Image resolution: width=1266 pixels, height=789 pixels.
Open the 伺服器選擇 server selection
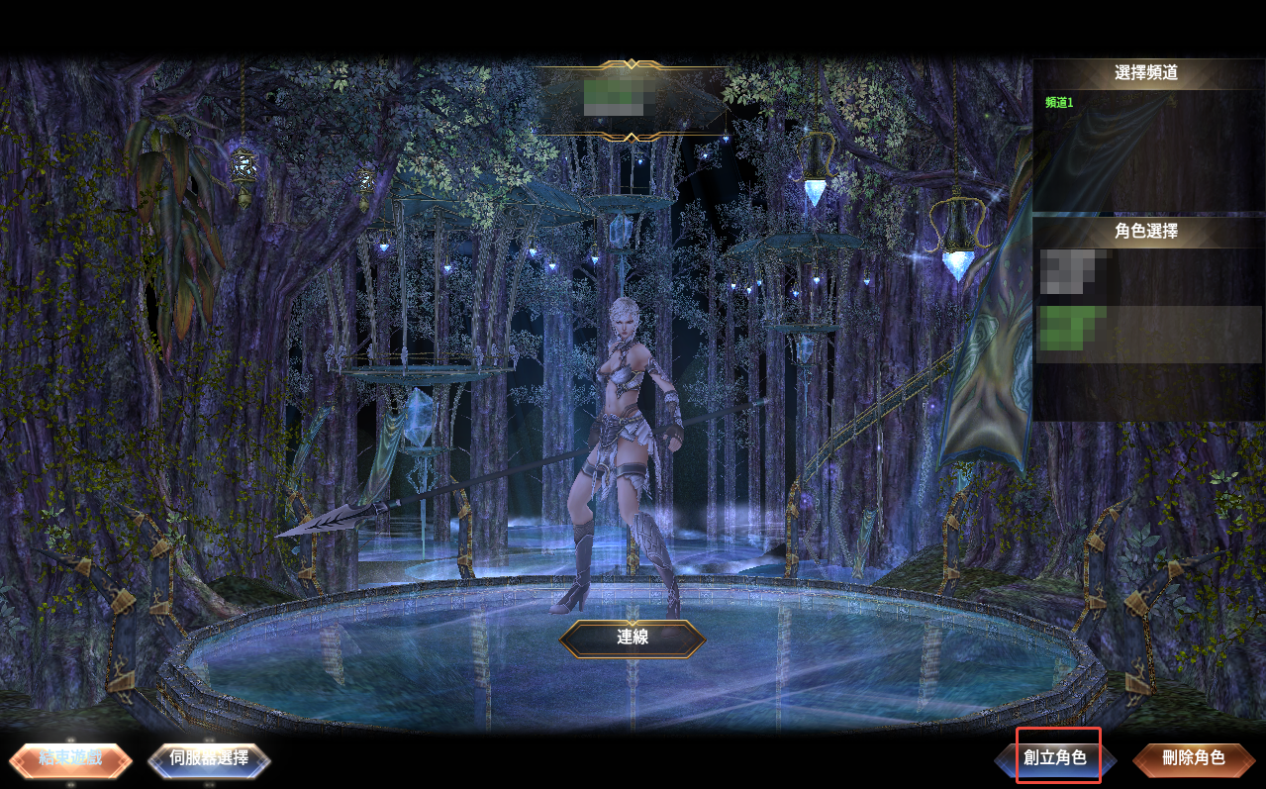tap(209, 759)
